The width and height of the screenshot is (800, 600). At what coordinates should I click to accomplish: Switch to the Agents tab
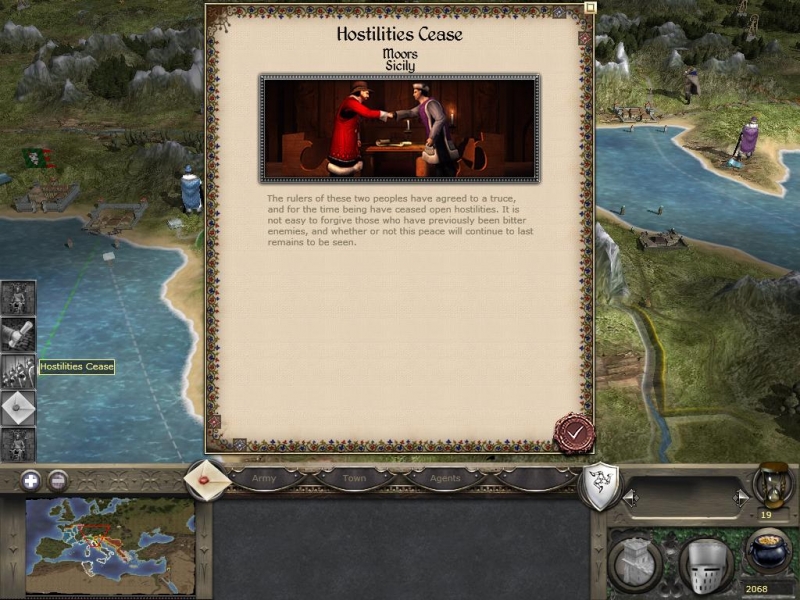click(x=445, y=479)
